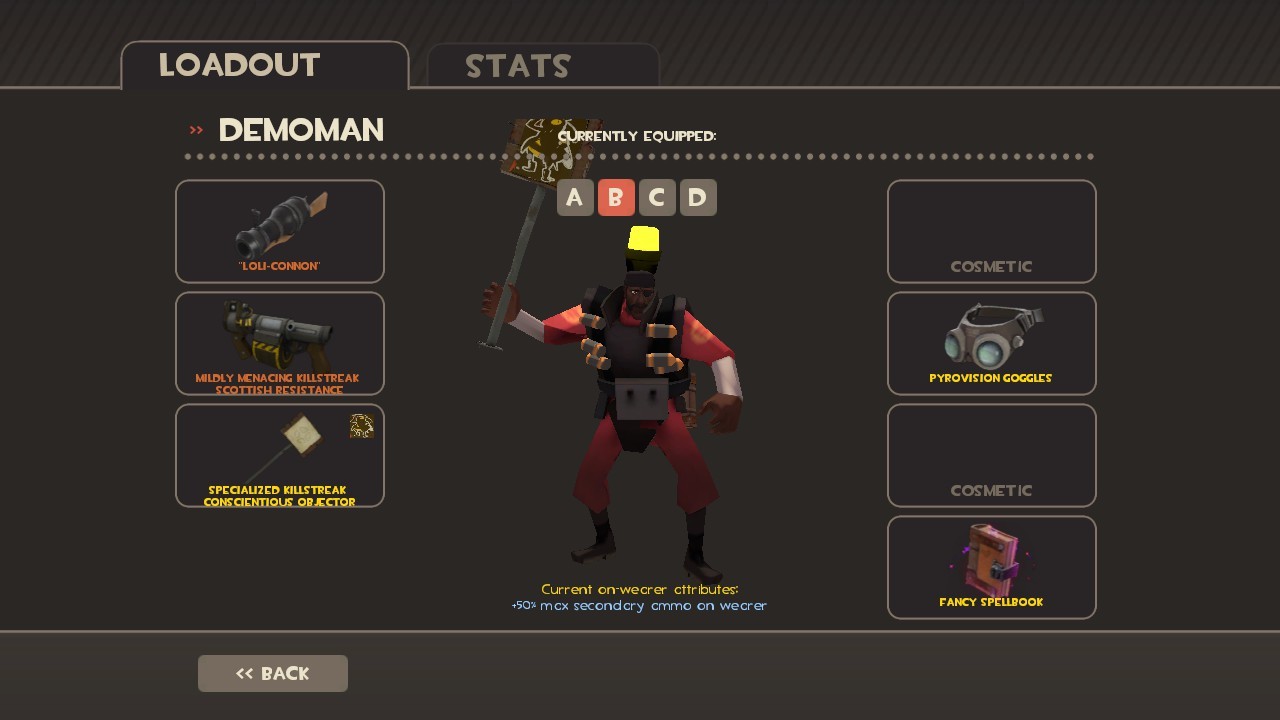Select the Specialized Killstreak Conscientious Objector melee slot
The height and width of the screenshot is (720, 1280).
(x=280, y=455)
